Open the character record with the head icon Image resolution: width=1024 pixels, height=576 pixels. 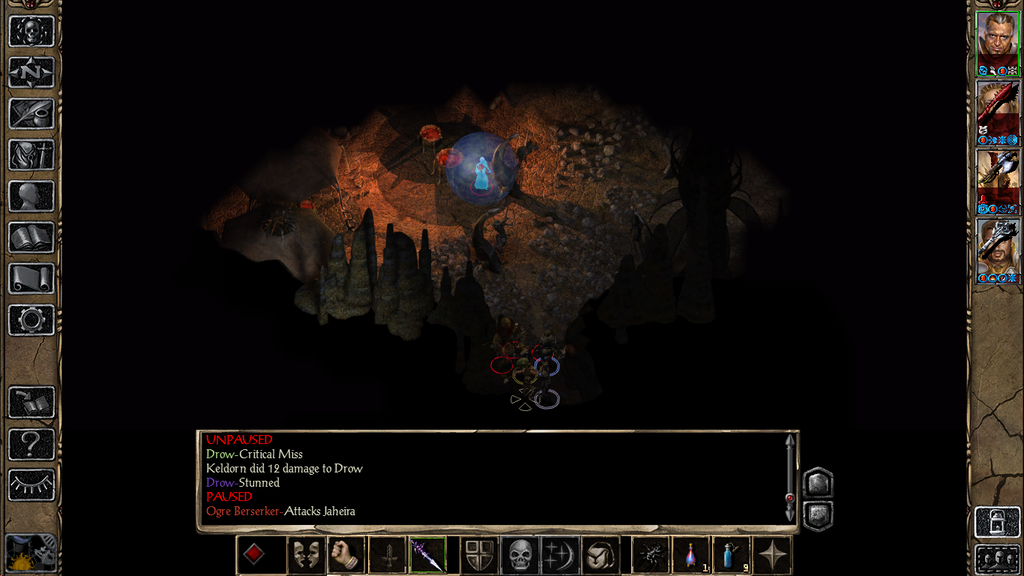[x=31, y=196]
